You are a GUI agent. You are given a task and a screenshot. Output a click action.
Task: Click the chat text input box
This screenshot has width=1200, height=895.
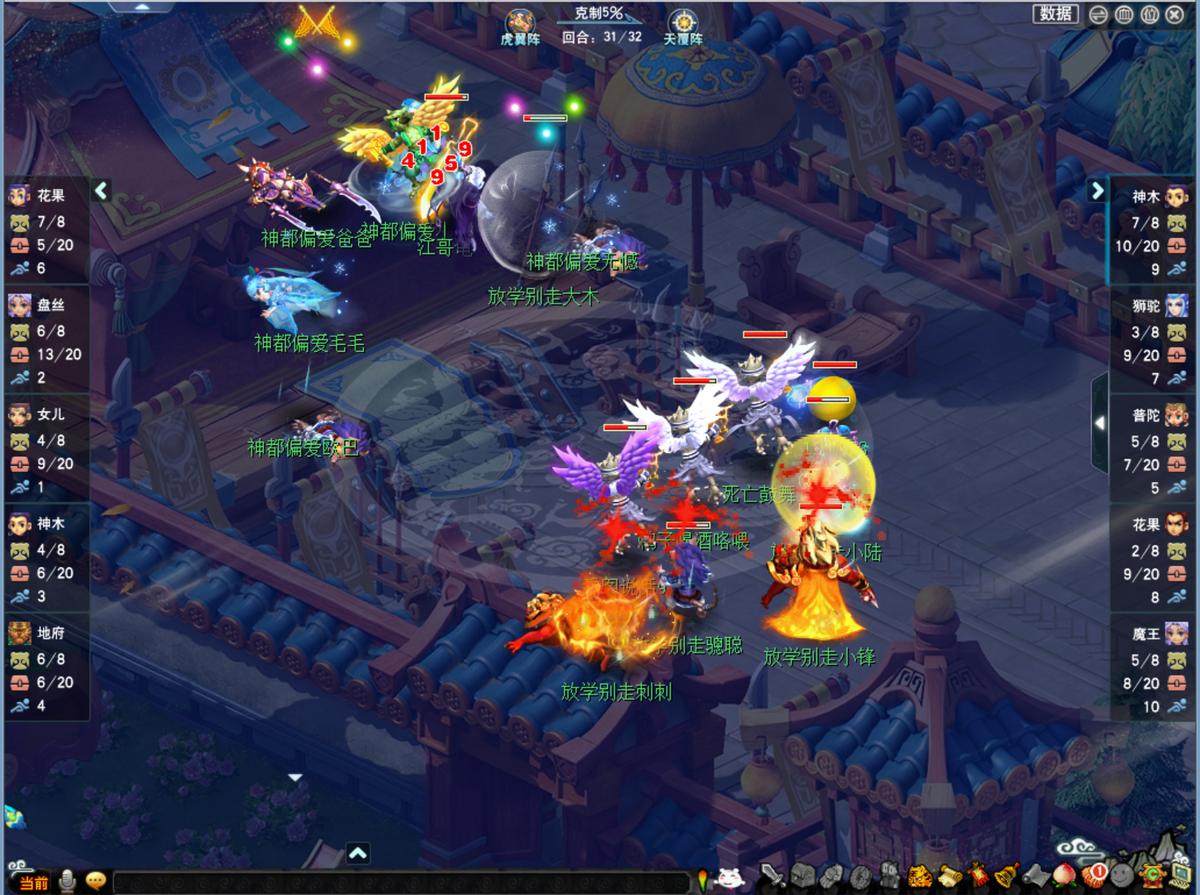[x=400, y=882]
